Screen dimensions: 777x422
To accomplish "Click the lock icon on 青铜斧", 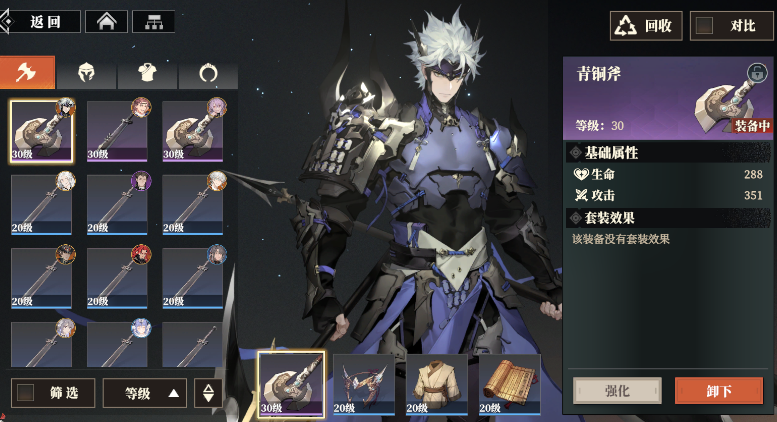I will (x=756, y=72).
